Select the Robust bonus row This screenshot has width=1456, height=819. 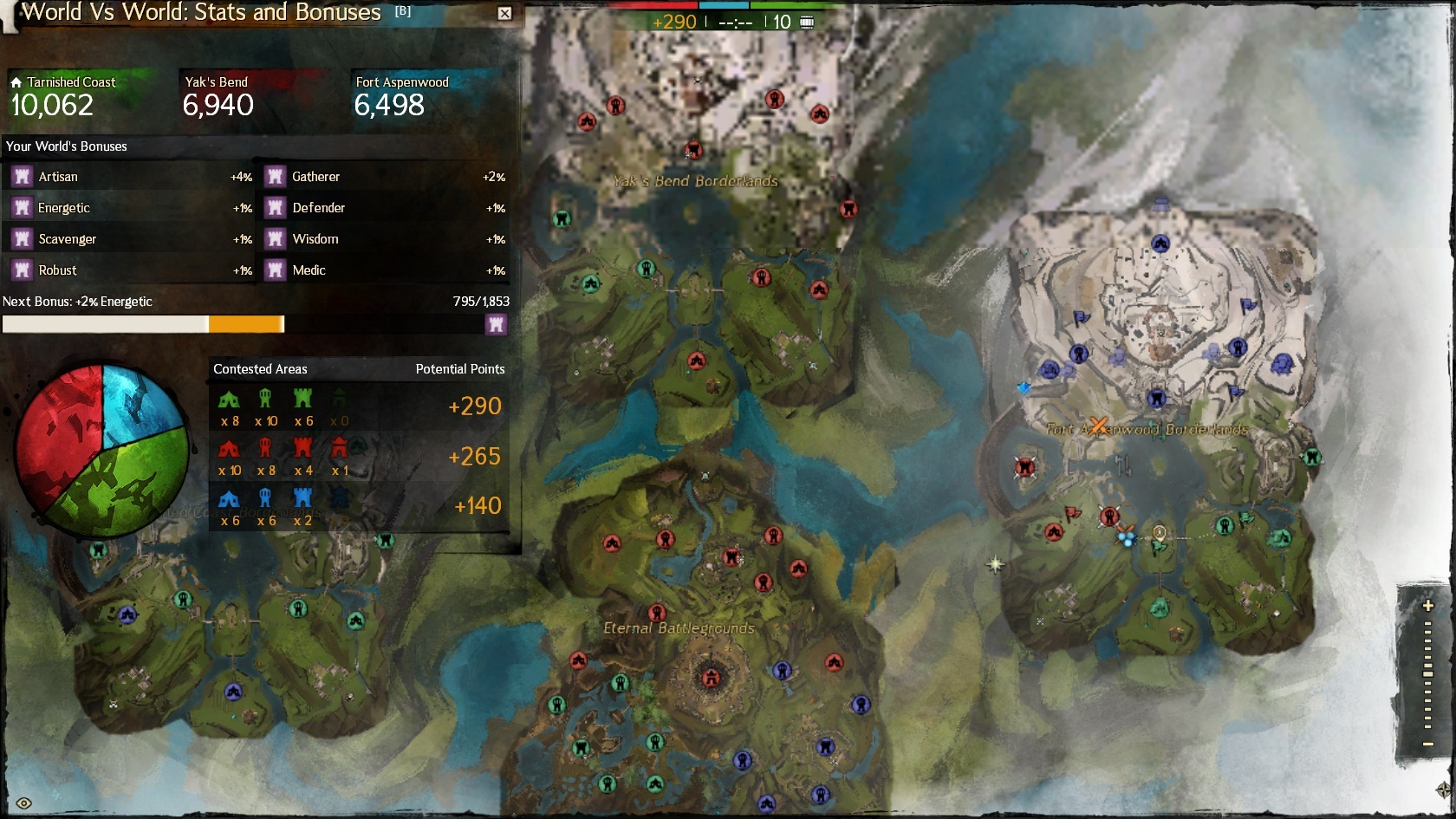pos(130,270)
